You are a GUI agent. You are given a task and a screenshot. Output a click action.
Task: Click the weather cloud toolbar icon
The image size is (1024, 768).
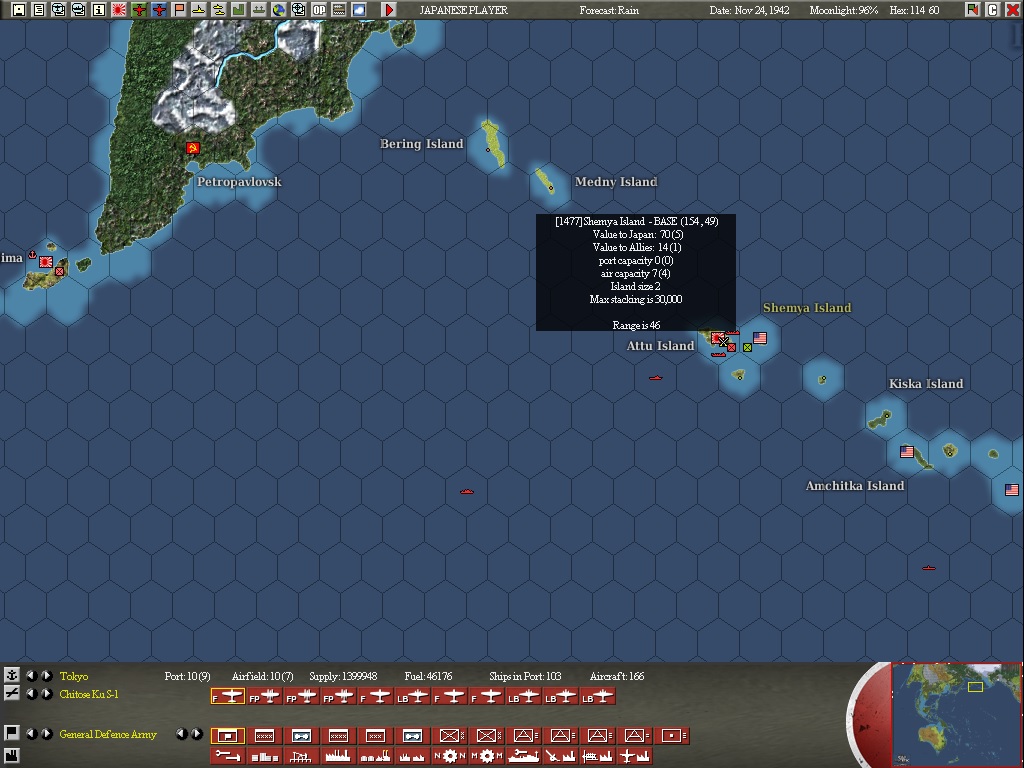point(358,10)
